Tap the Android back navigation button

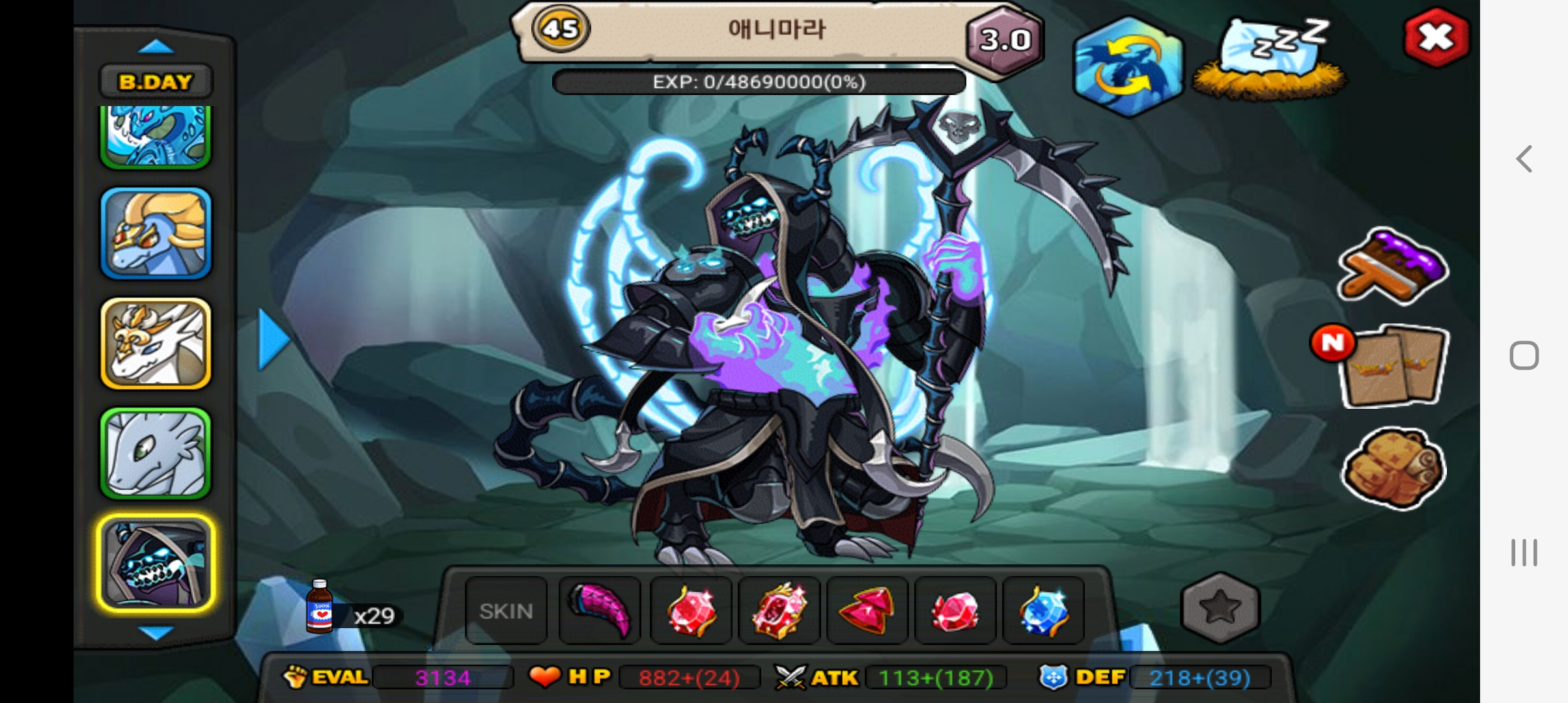[x=1524, y=159]
